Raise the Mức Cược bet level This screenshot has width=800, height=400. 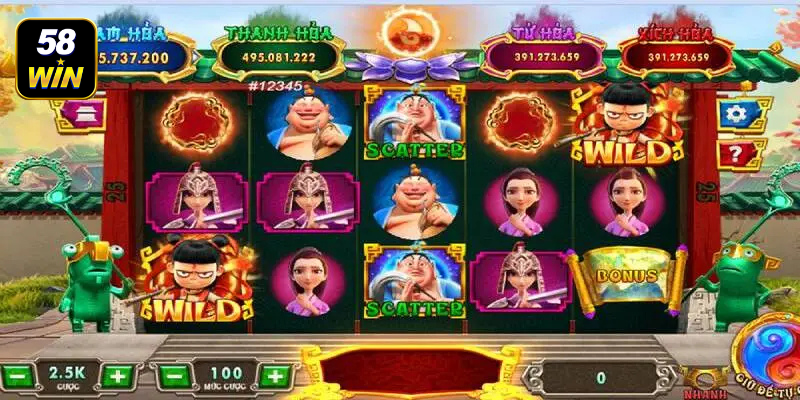point(272,377)
